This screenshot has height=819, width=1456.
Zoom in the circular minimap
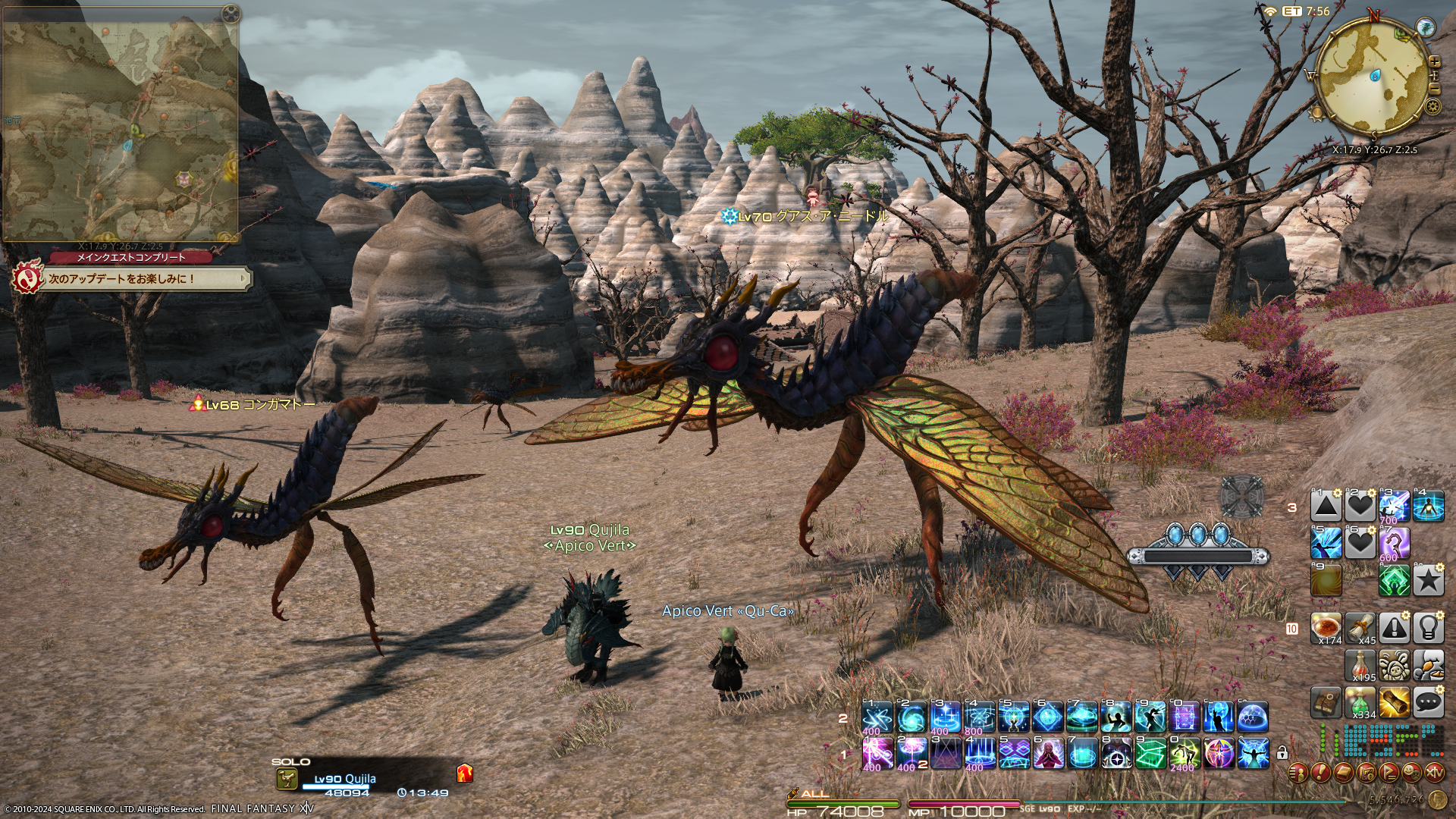[1434, 62]
